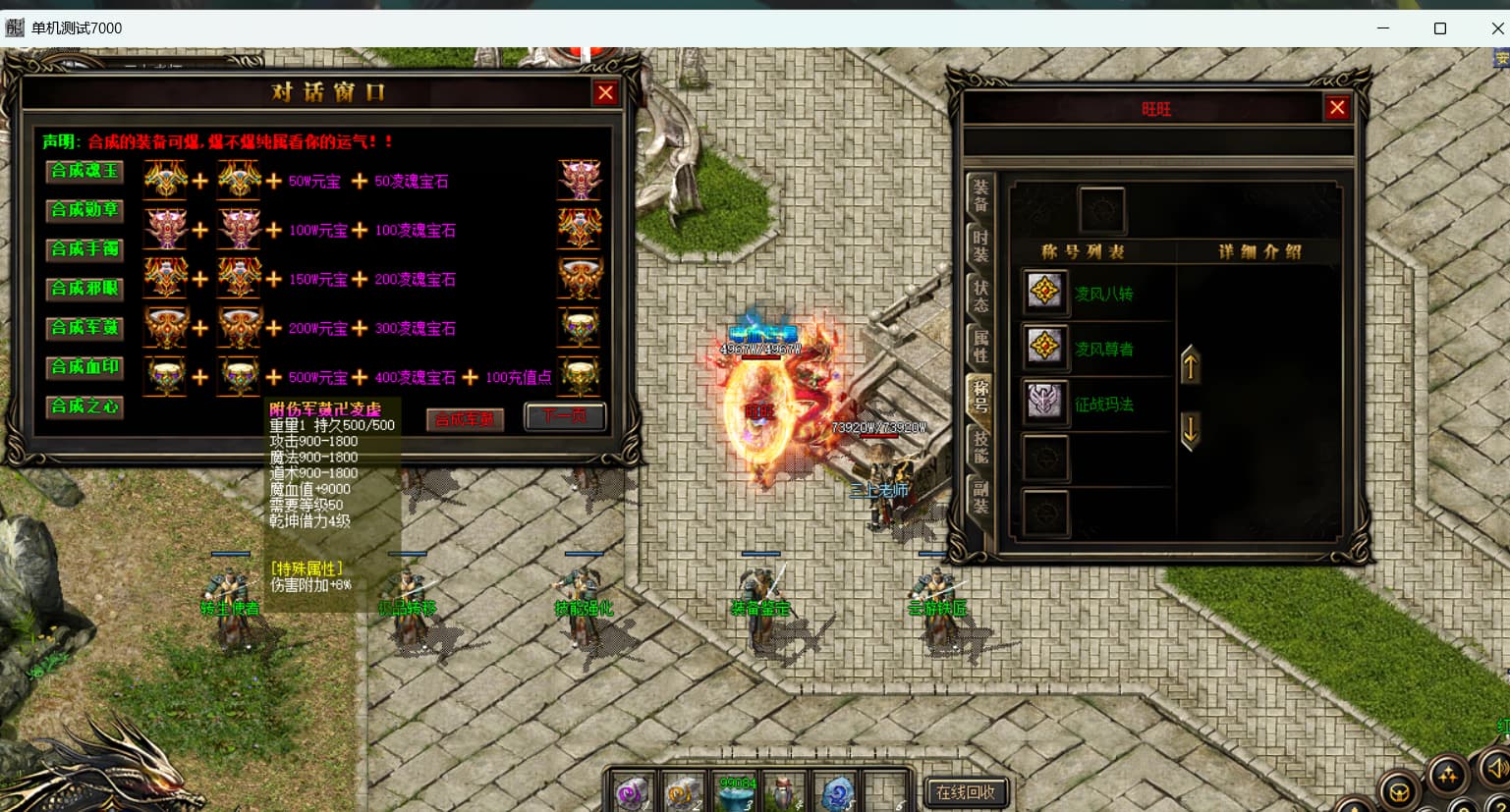Switch to the 装备 equipment tab
The width and height of the screenshot is (1510, 812).
(x=980, y=194)
